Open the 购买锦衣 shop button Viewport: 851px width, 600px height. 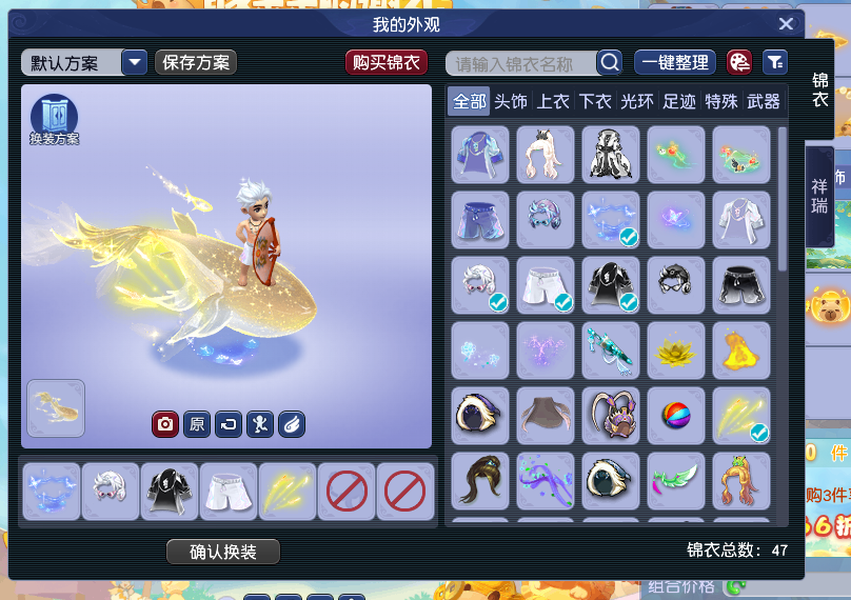coord(387,63)
